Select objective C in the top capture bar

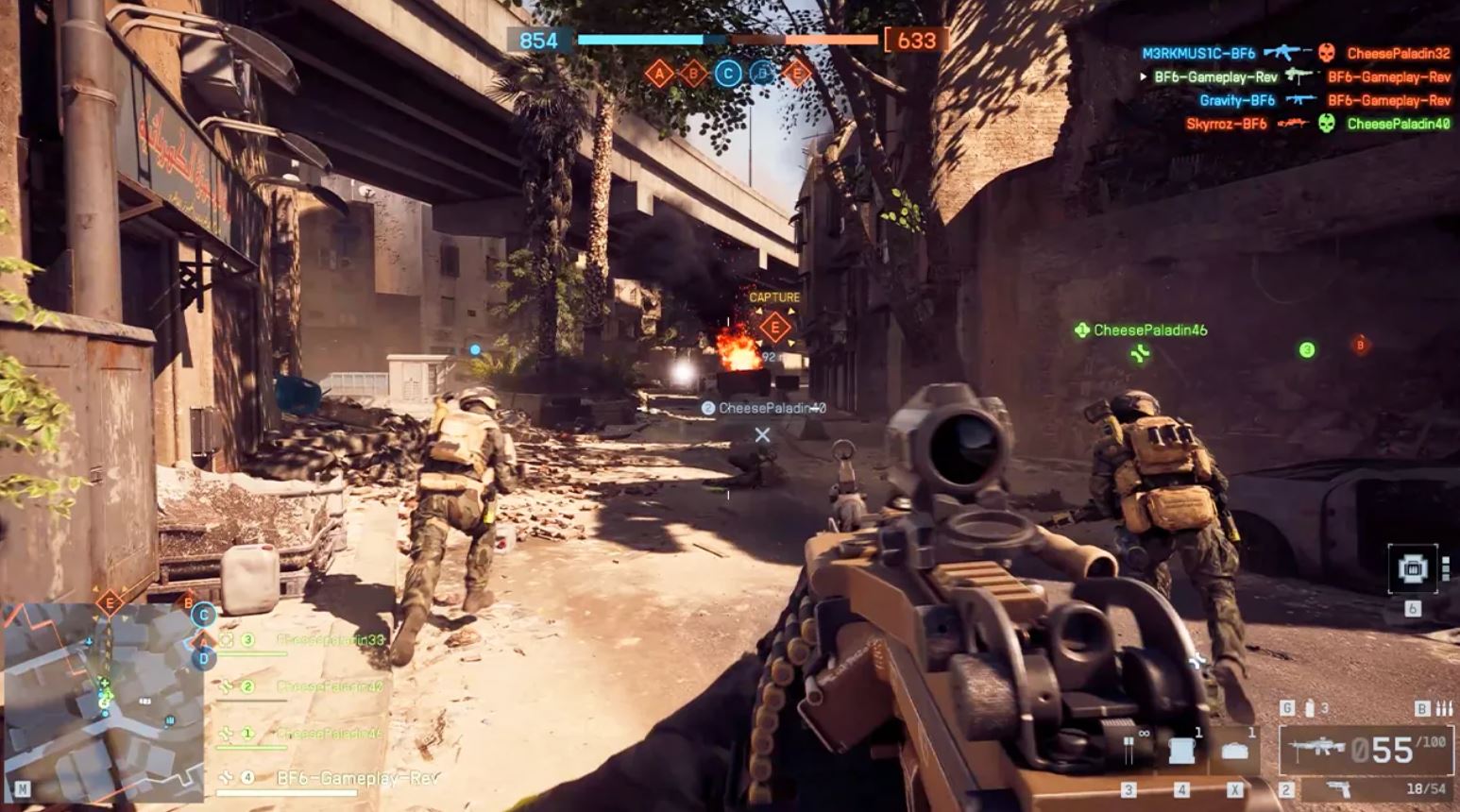click(x=727, y=73)
